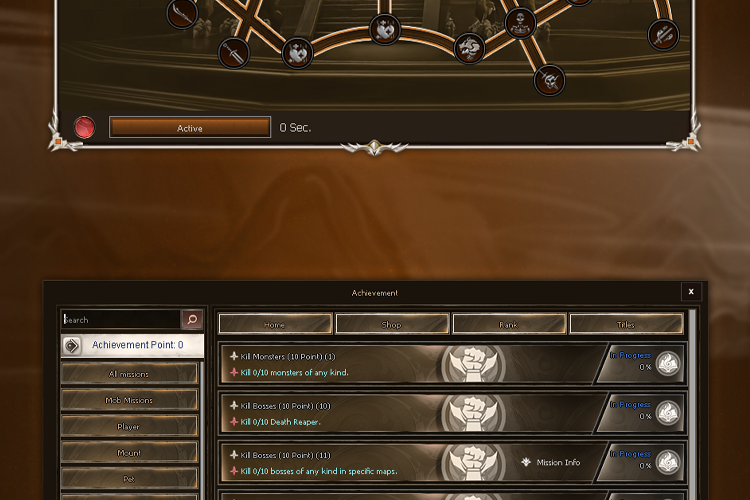Select the Player mission category
750x500 pixels.
tap(129, 426)
